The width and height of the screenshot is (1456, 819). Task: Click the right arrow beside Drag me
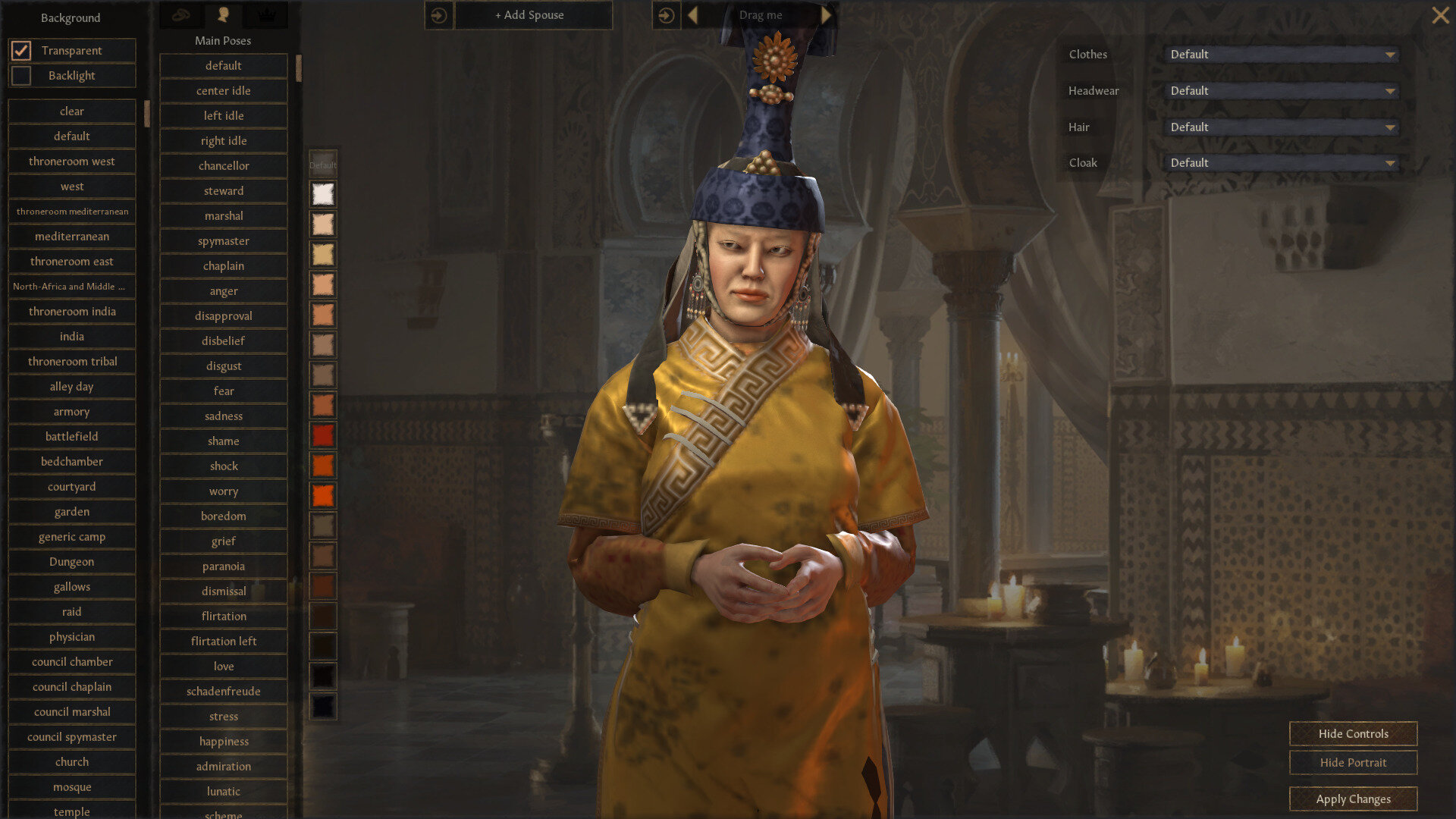point(827,14)
